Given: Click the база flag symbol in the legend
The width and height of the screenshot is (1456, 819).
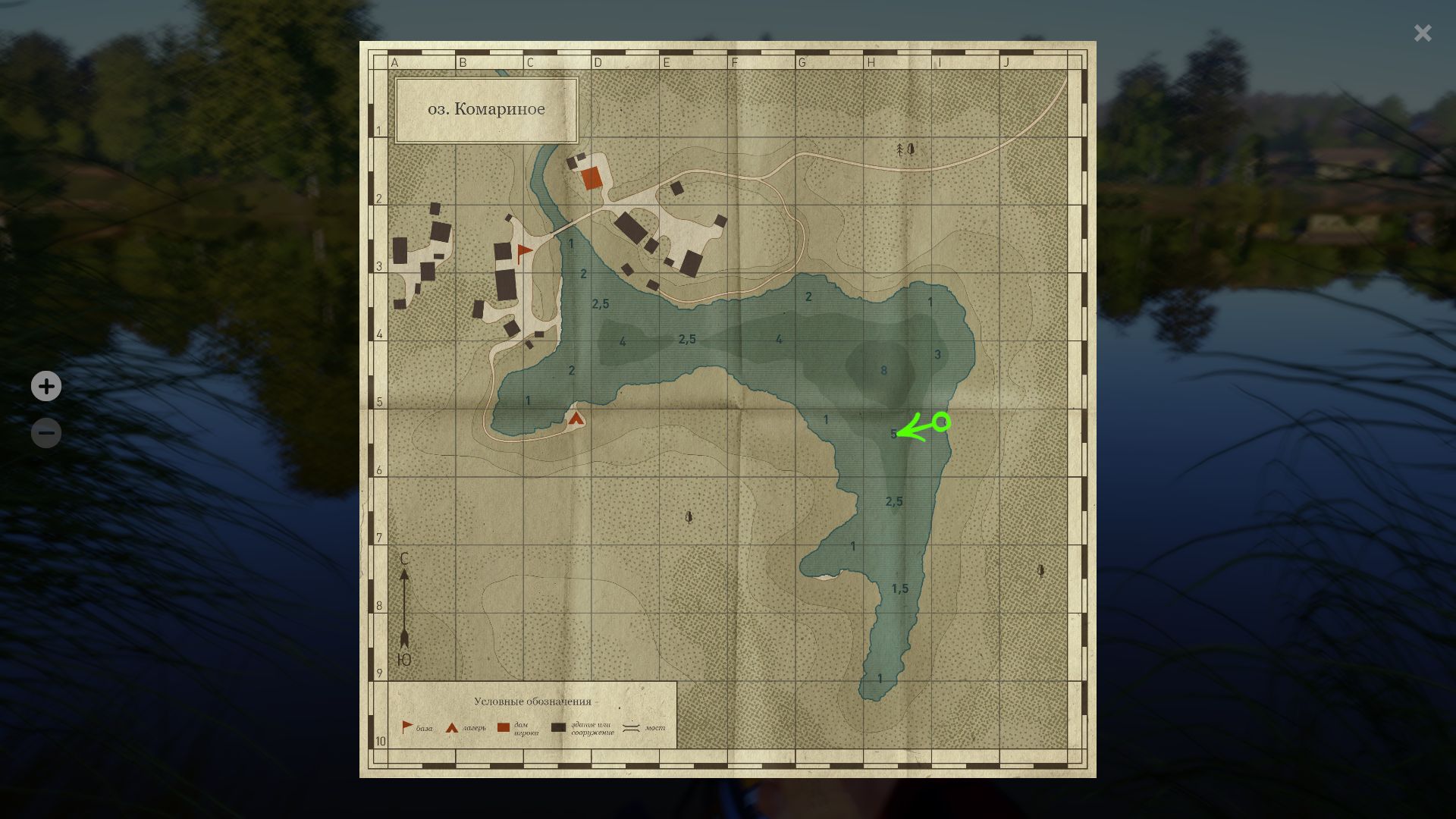Looking at the screenshot, I should pyautogui.click(x=406, y=724).
